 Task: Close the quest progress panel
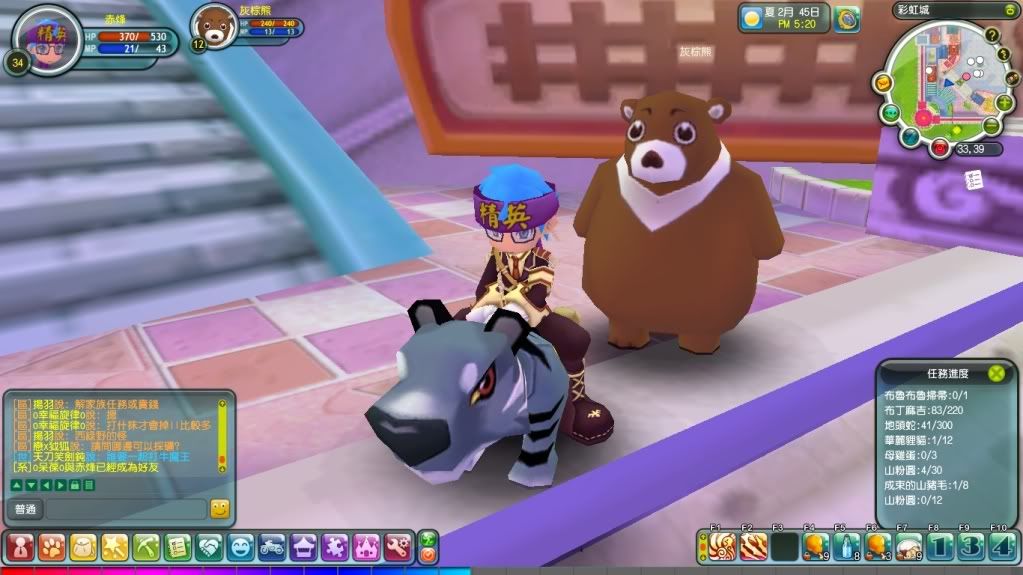tap(996, 373)
